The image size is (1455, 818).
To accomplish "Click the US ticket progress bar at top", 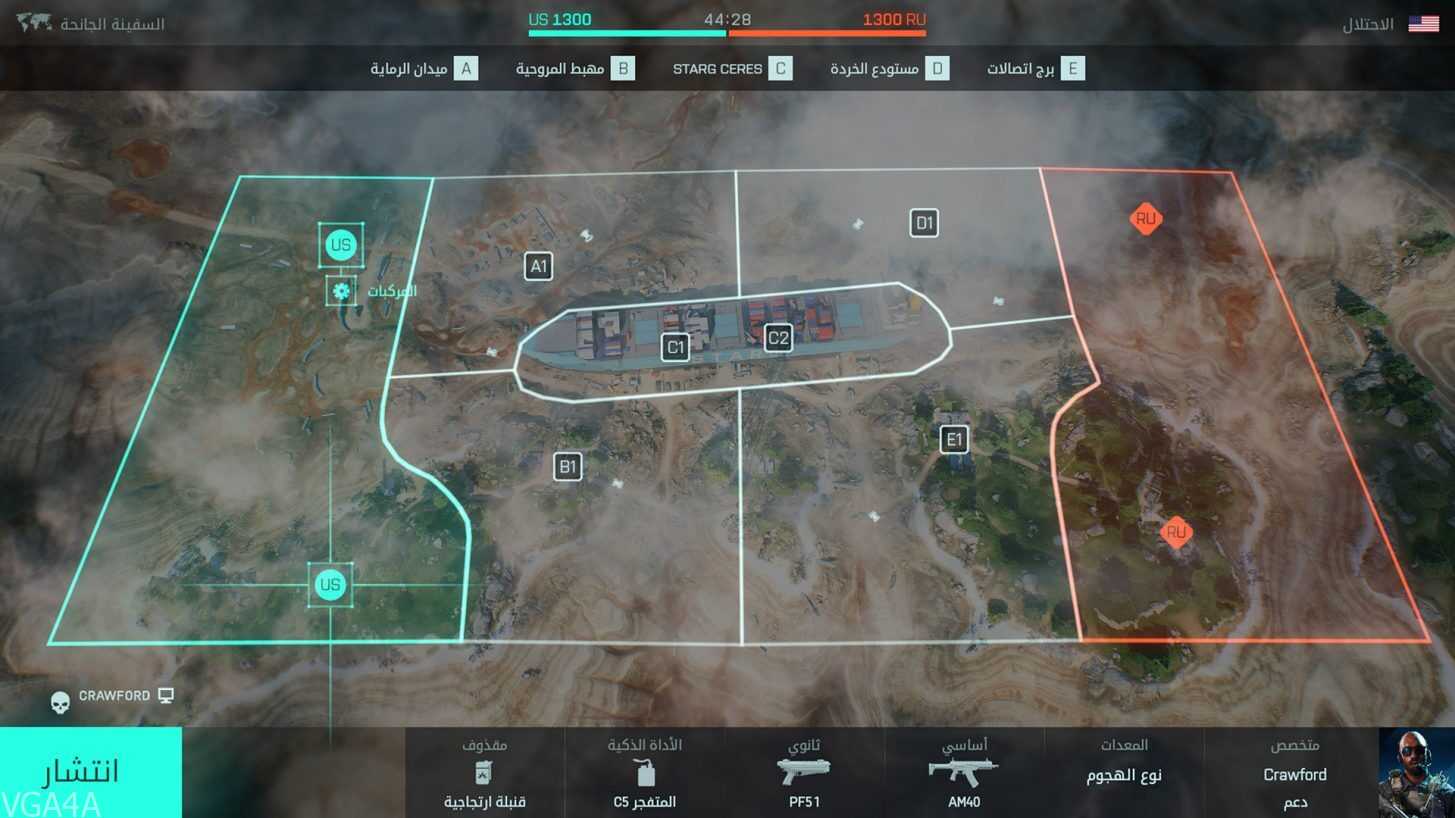I will (x=626, y=32).
